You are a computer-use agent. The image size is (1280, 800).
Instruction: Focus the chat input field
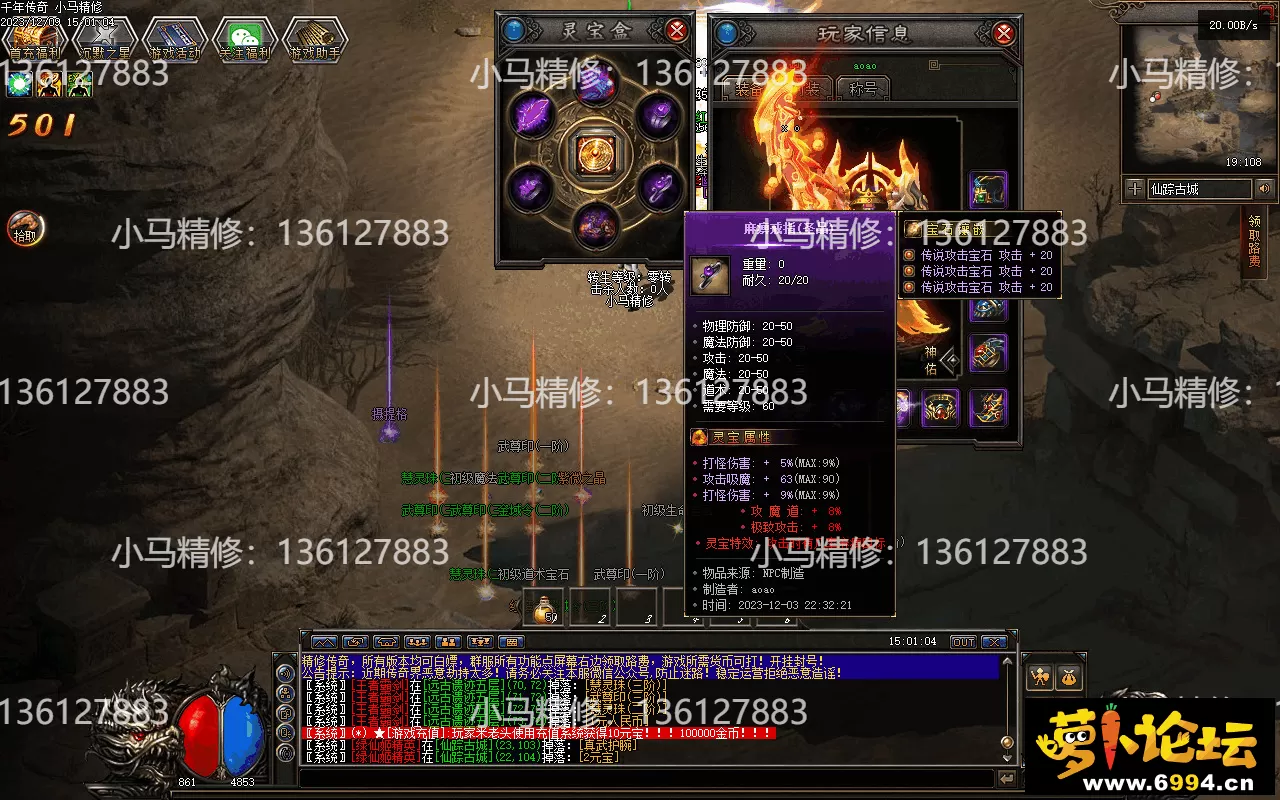pyautogui.click(x=640, y=778)
